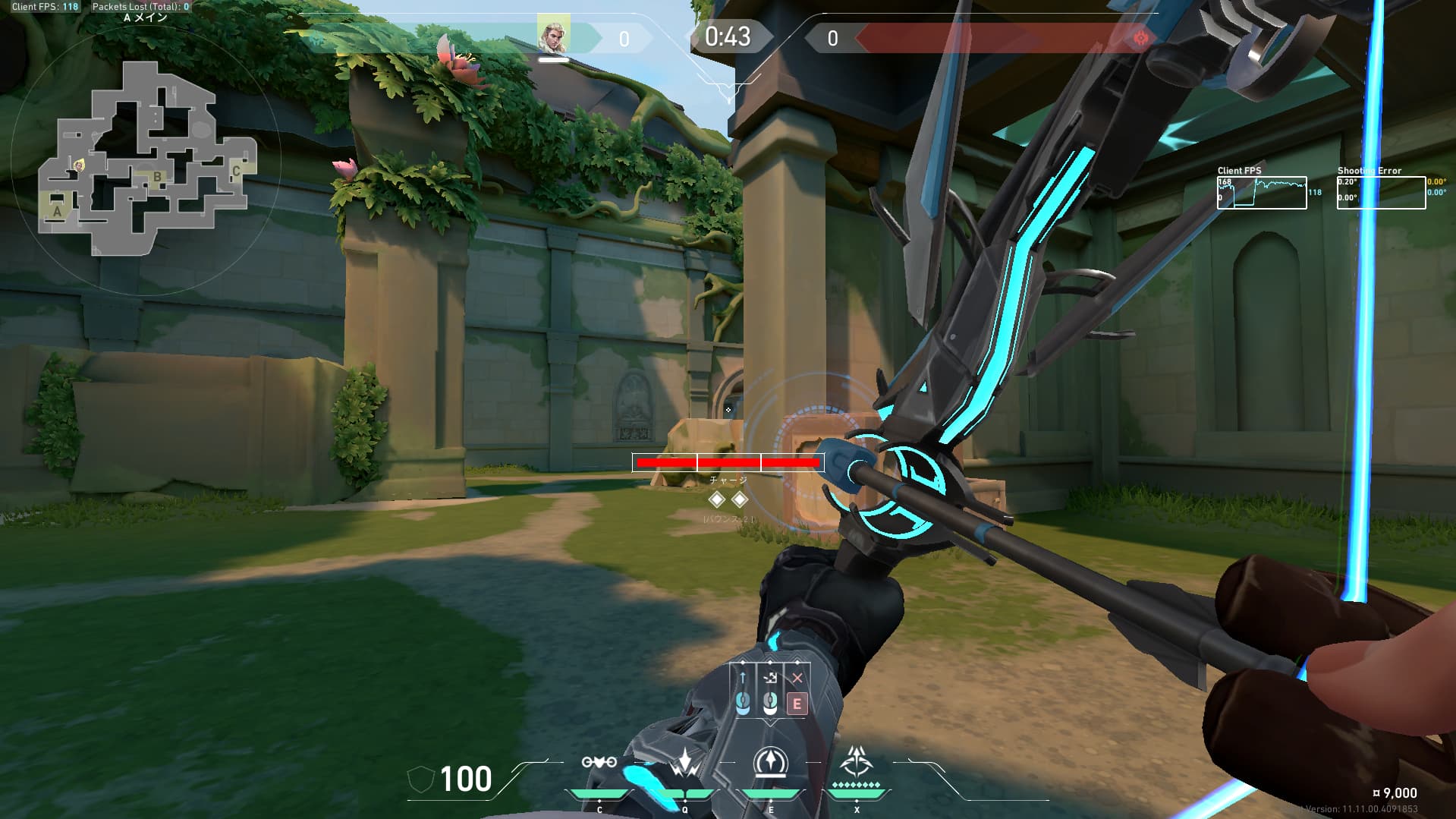Click the Sova player portrait
The image size is (1456, 819).
pos(553,35)
